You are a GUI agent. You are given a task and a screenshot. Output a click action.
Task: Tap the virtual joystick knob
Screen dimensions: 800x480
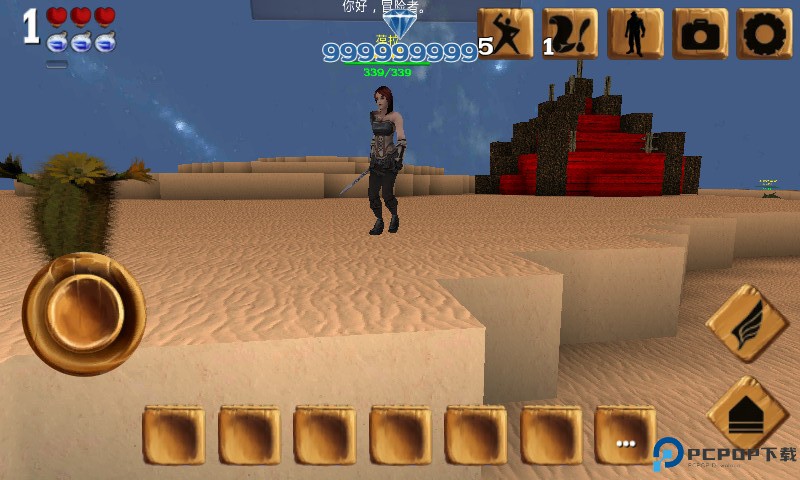point(84,313)
